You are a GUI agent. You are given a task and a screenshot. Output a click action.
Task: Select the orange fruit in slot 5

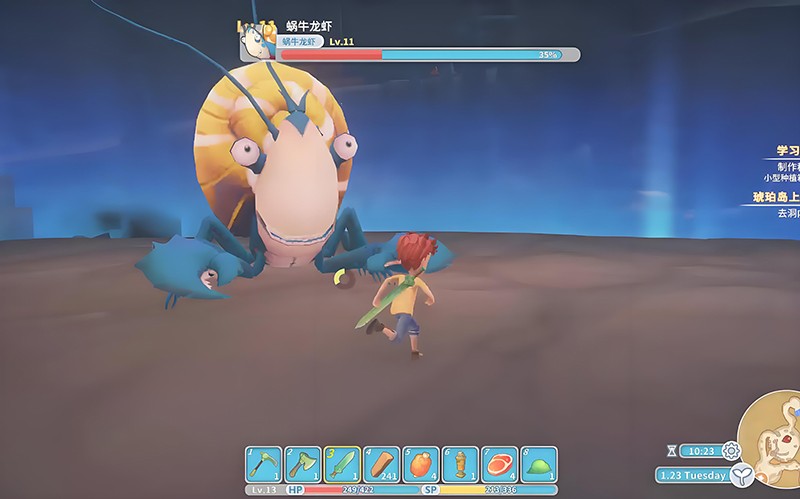[421, 465]
